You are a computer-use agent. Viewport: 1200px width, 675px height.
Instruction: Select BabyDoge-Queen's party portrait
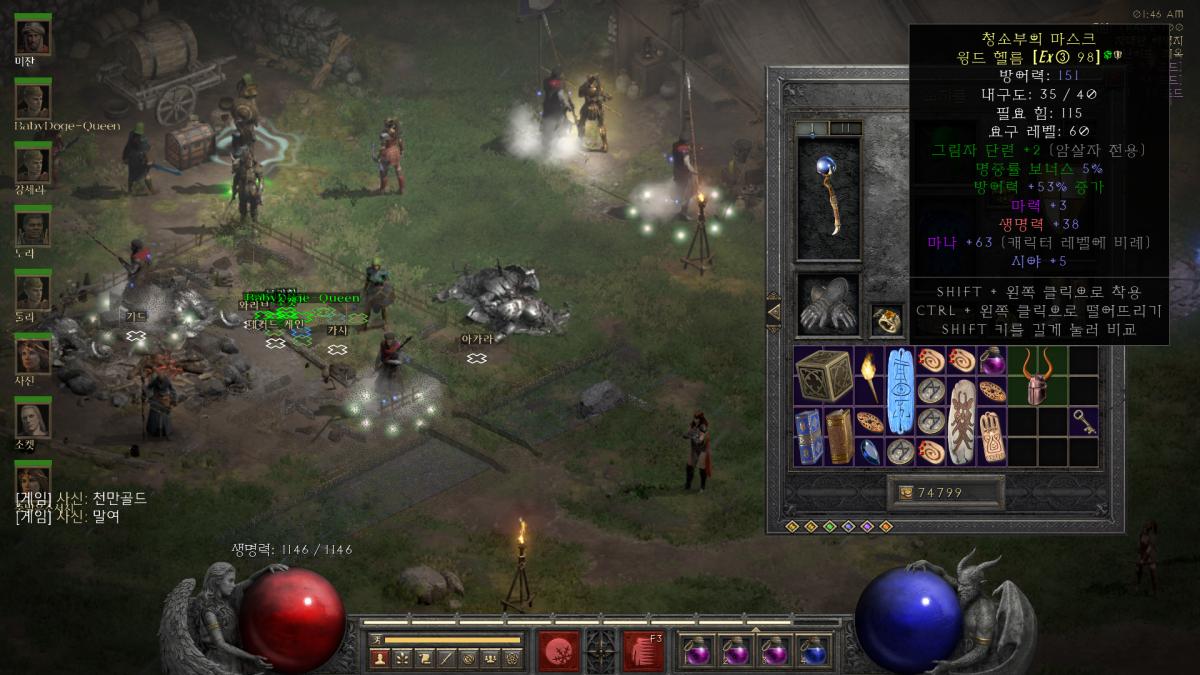33,101
